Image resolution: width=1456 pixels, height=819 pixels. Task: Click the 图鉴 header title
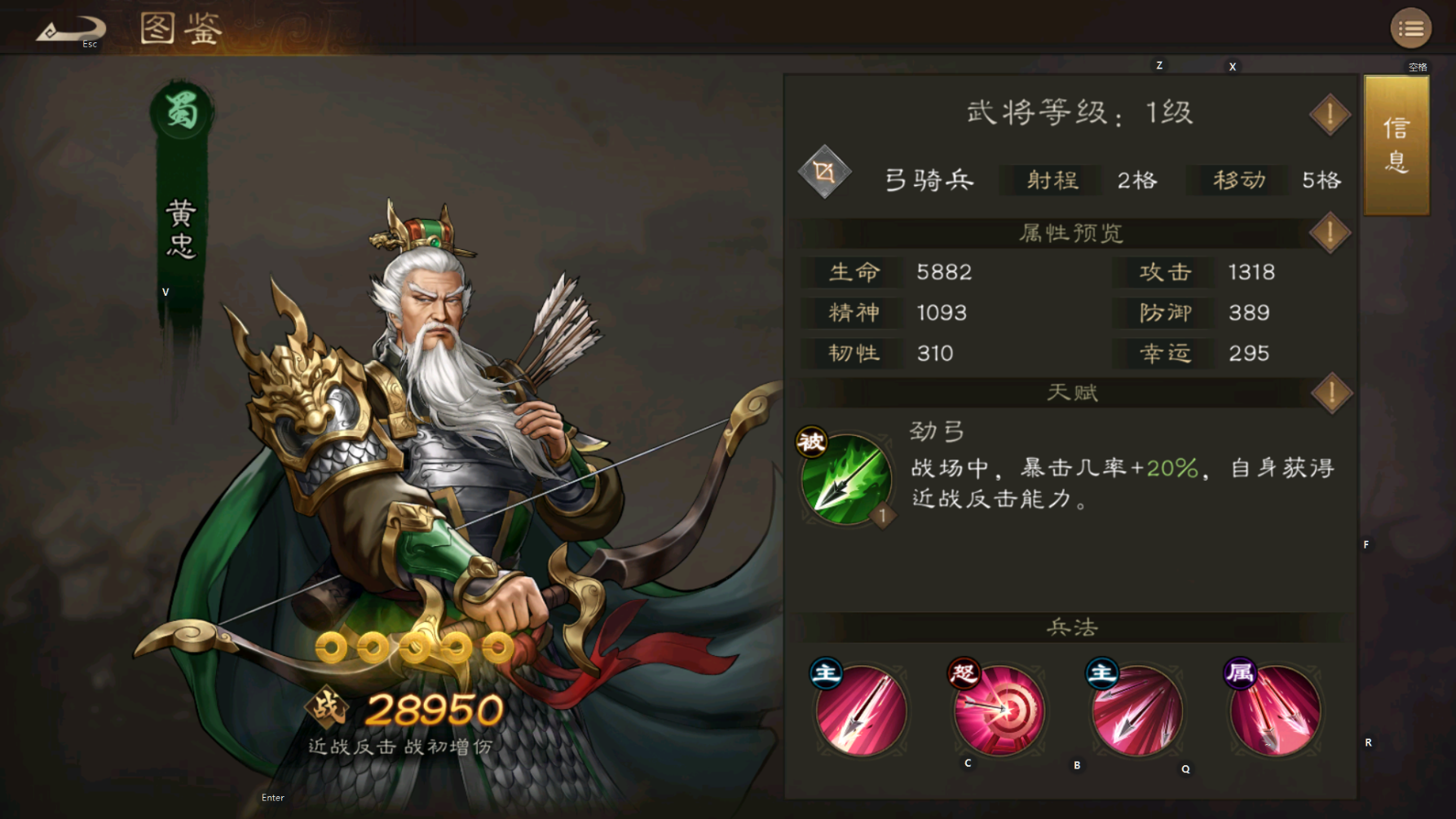(x=181, y=30)
